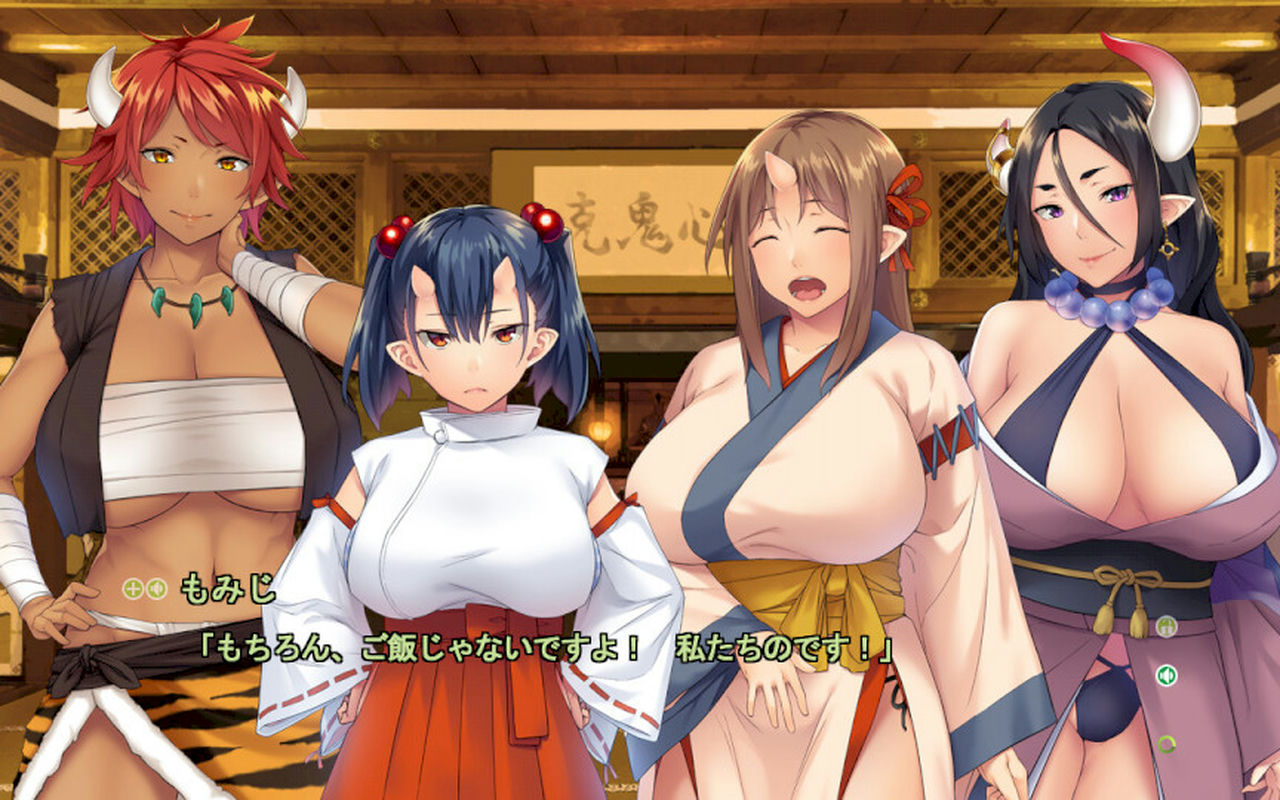The image size is (1280, 800).
Task: Replay the voice with the speaker icon beside もみじ
Action: coord(155,588)
